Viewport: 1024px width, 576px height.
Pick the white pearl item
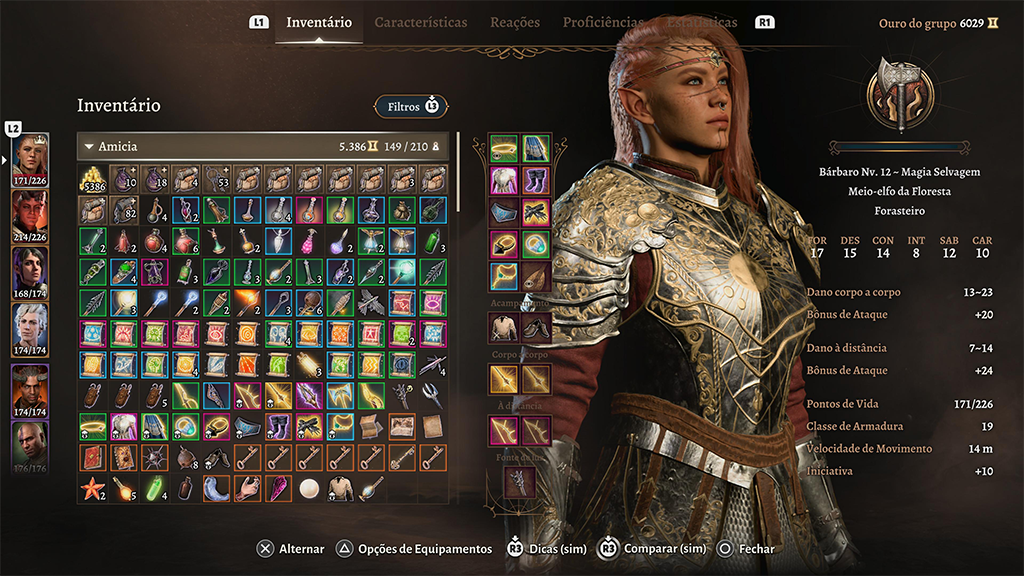[310, 488]
